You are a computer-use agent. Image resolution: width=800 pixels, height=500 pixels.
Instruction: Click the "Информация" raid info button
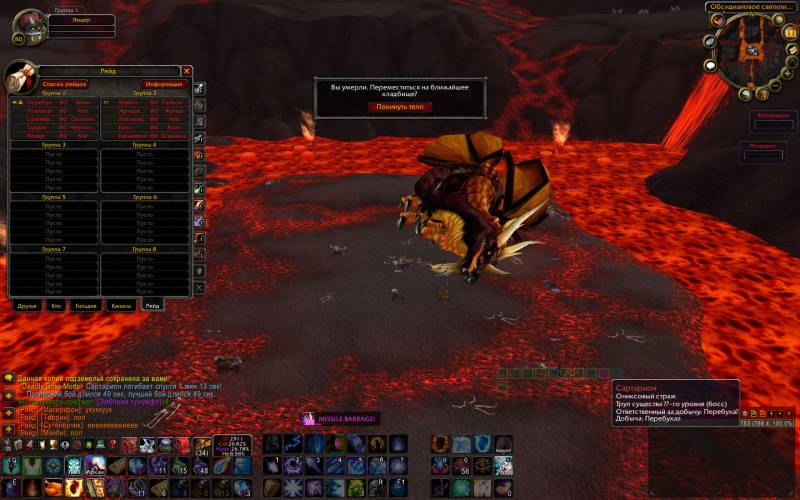(162, 85)
